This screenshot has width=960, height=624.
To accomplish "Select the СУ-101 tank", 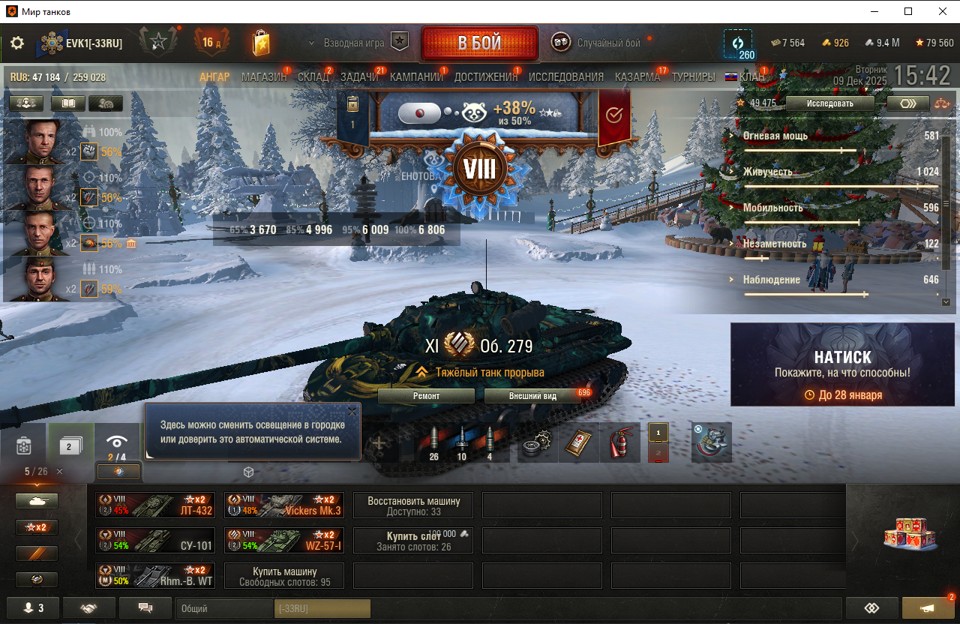I will [155, 541].
